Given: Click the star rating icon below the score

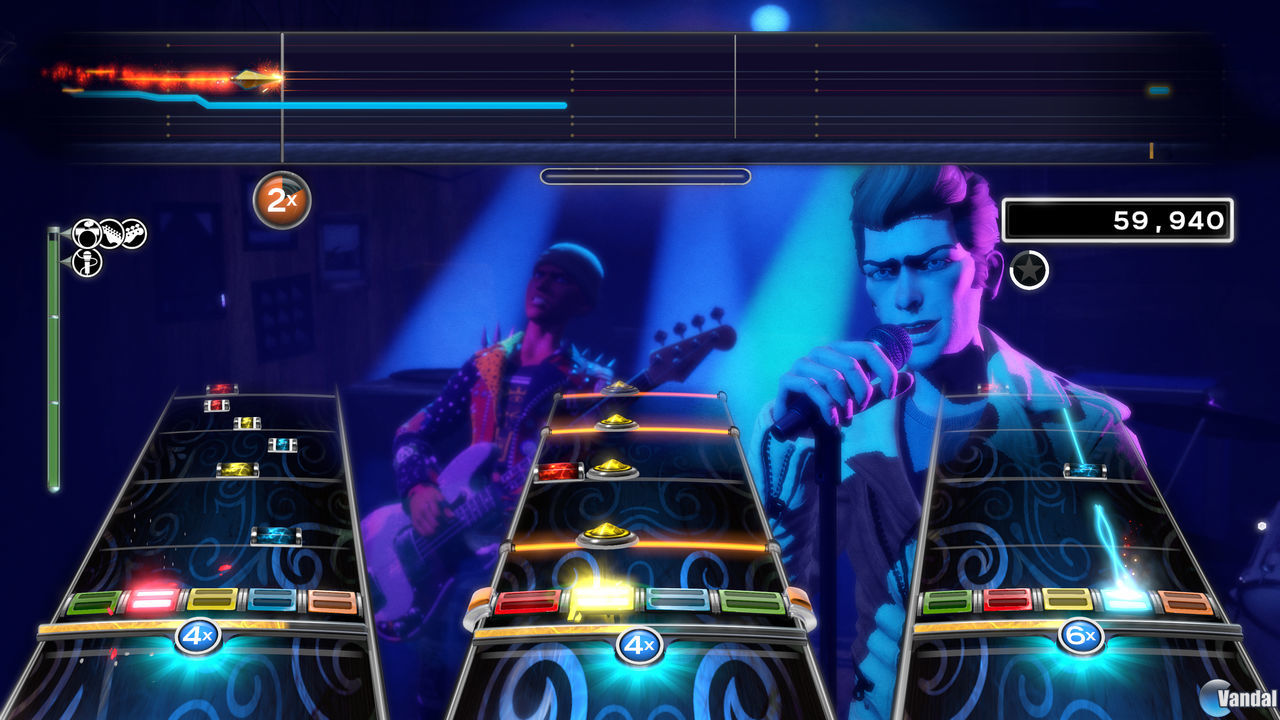Looking at the screenshot, I should coord(1029,268).
